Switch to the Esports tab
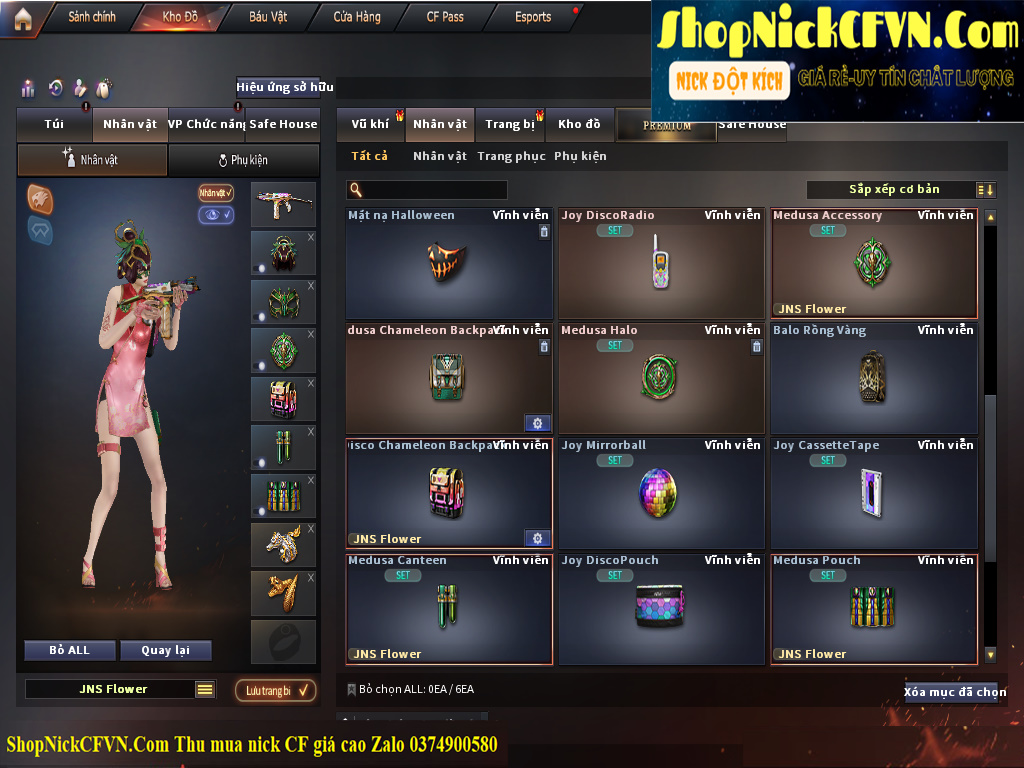 click(533, 17)
